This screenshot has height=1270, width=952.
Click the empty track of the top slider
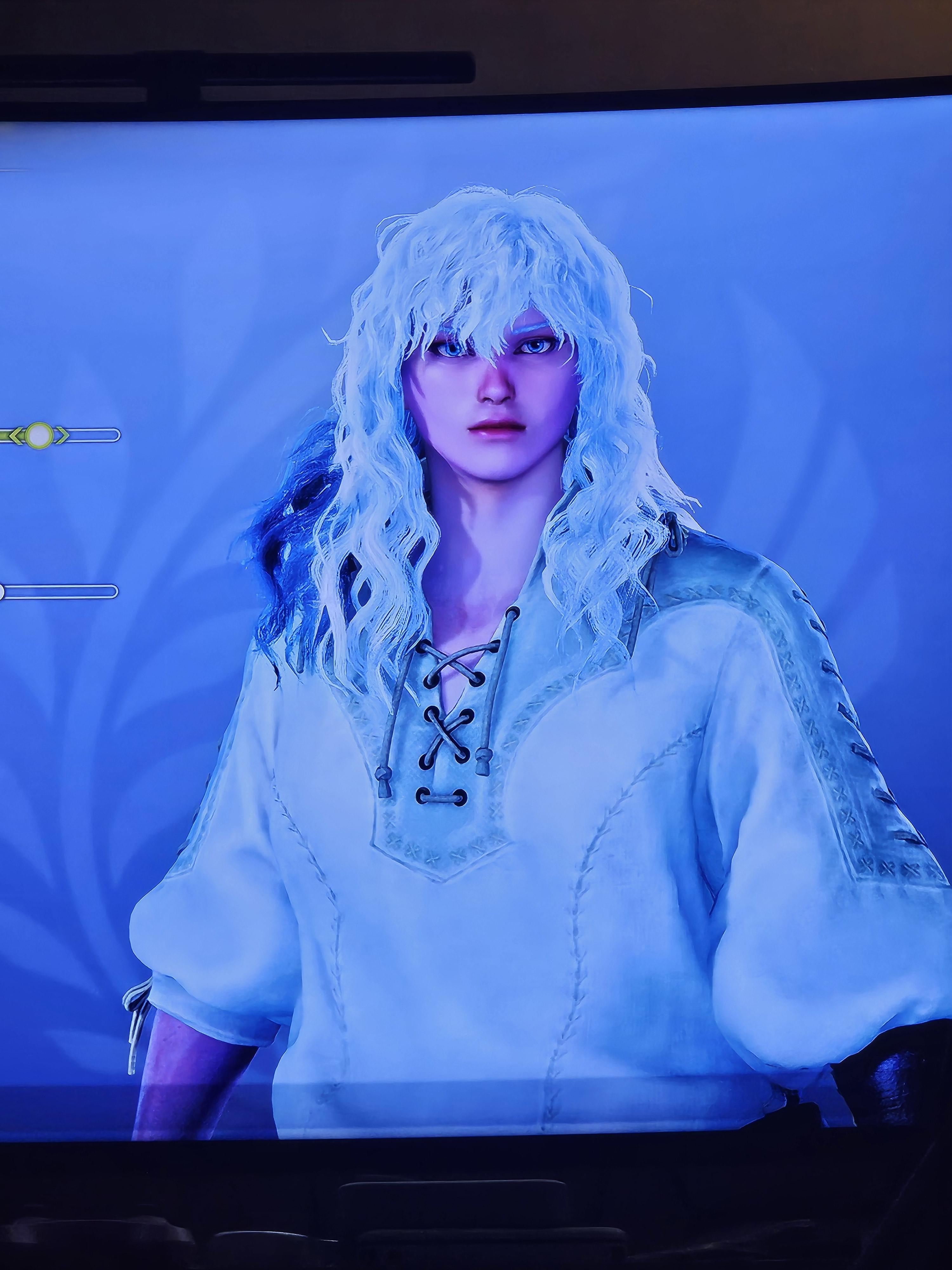pos(92,435)
